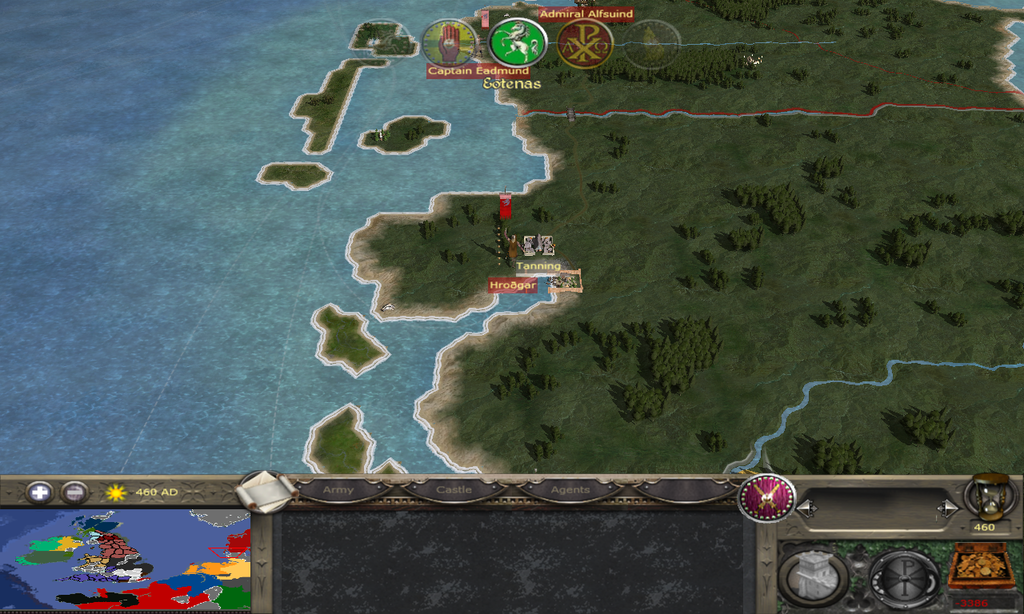Select Captain Eadmund's red hand banner
This screenshot has height=614, width=1024.
coord(447,43)
